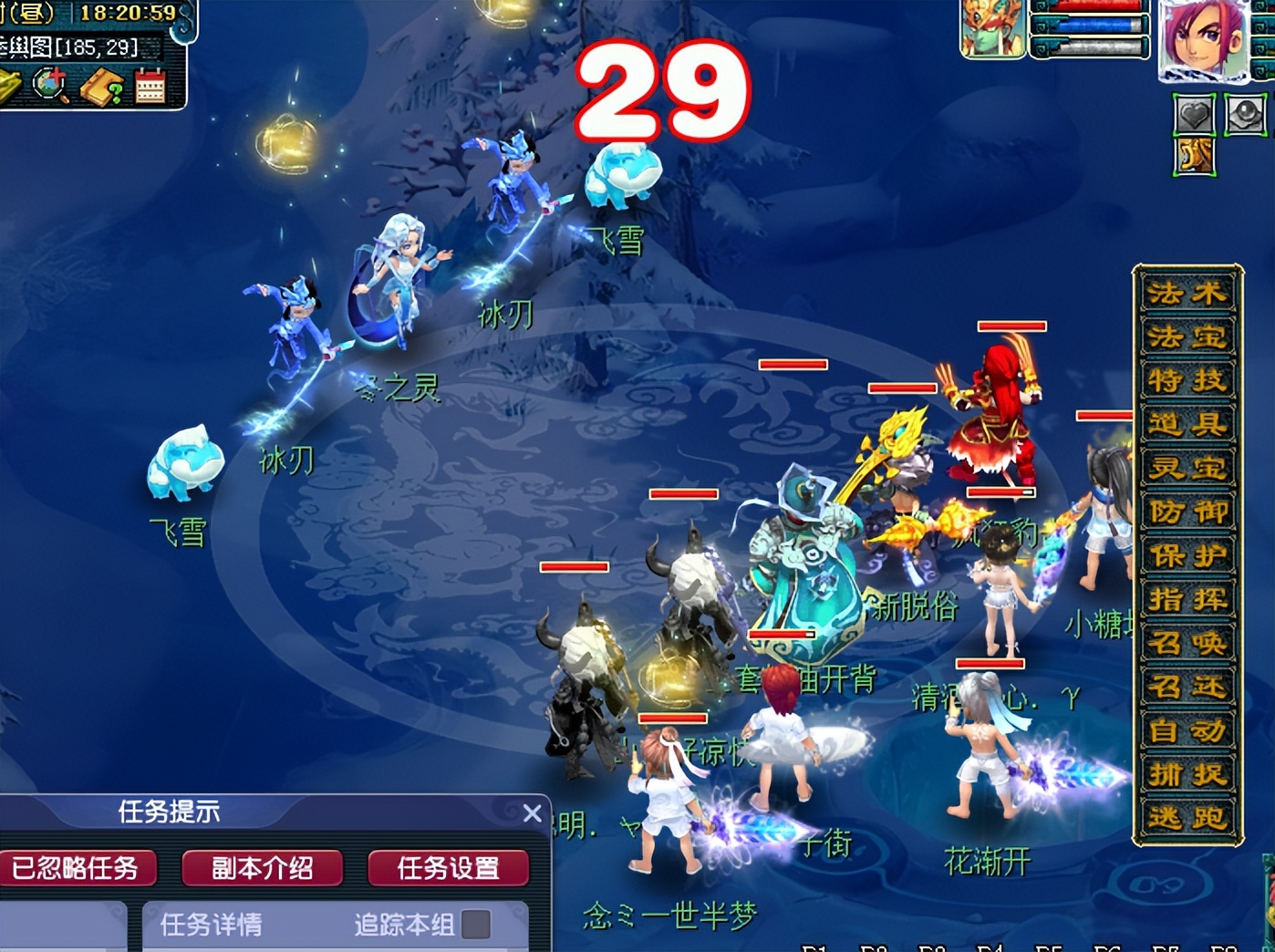Choose 召唤 to summon a pet
Image resolution: width=1275 pixels, height=952 pixels.
(1187, 644)
